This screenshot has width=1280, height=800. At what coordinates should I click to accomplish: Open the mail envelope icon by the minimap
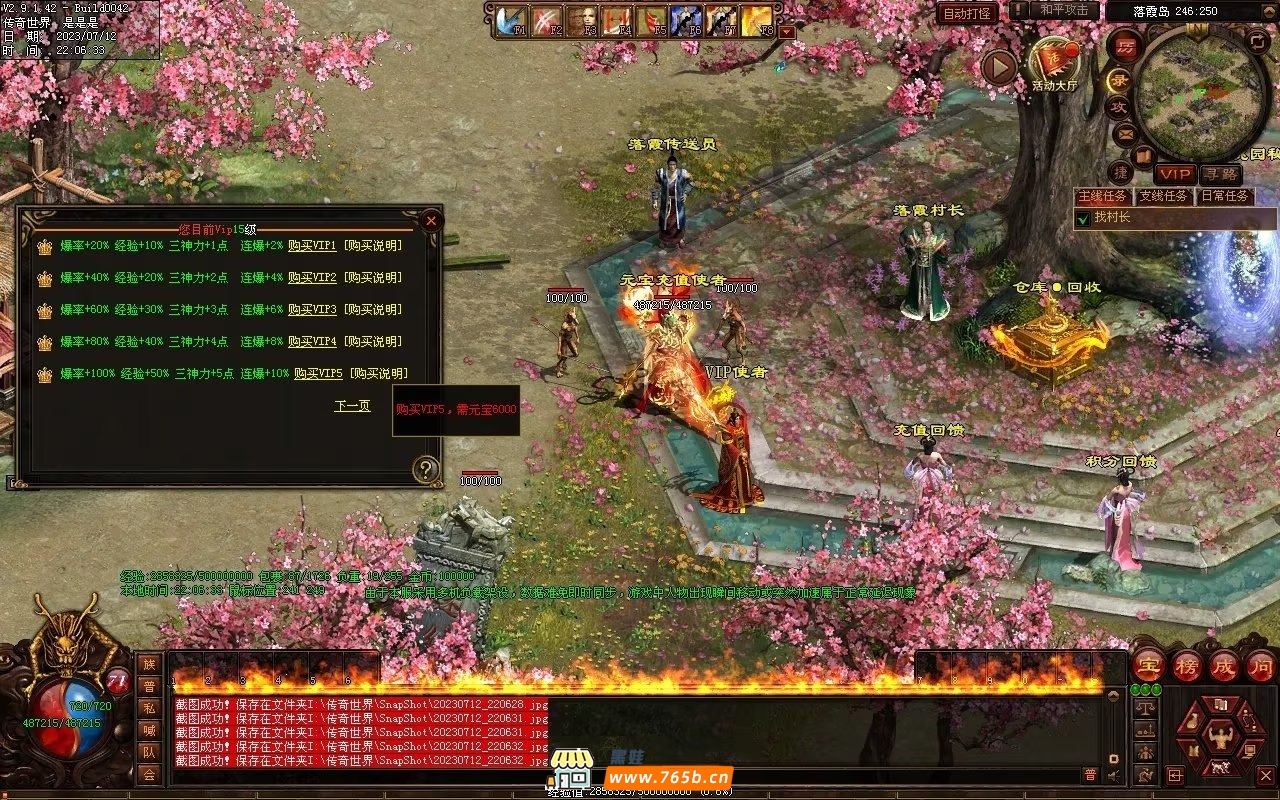coord(1126,133)
